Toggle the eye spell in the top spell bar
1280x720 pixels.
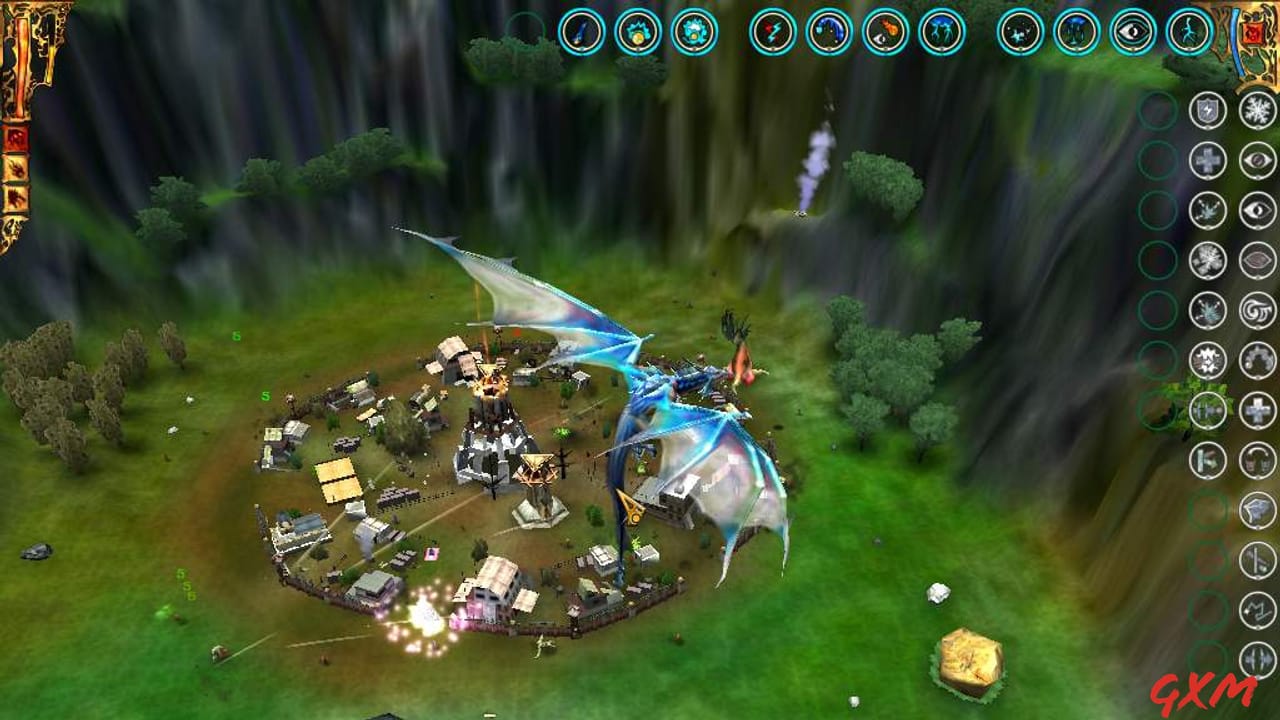[x=1130, y=30]
